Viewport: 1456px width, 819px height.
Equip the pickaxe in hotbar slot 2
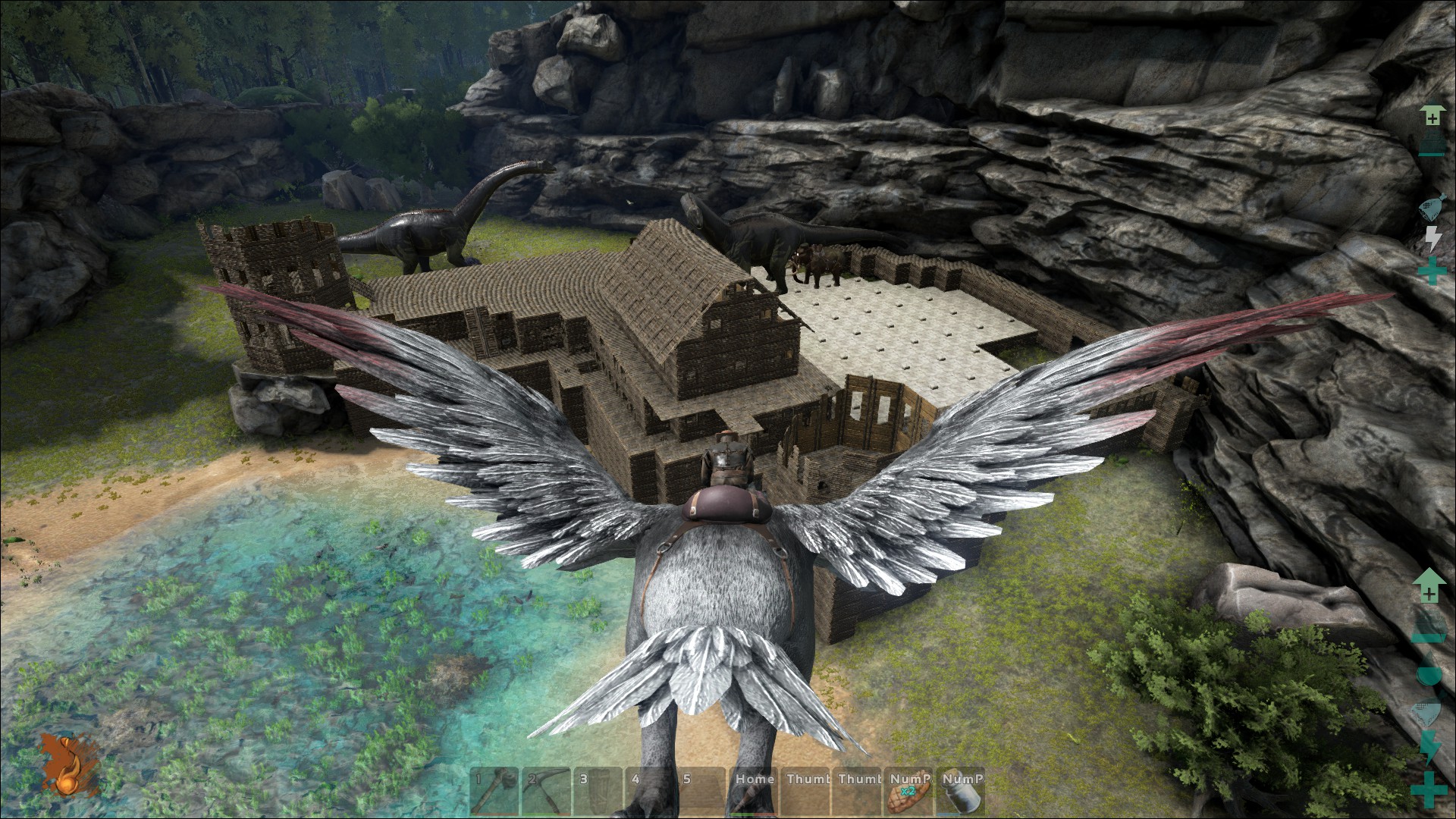click(546, 792)
